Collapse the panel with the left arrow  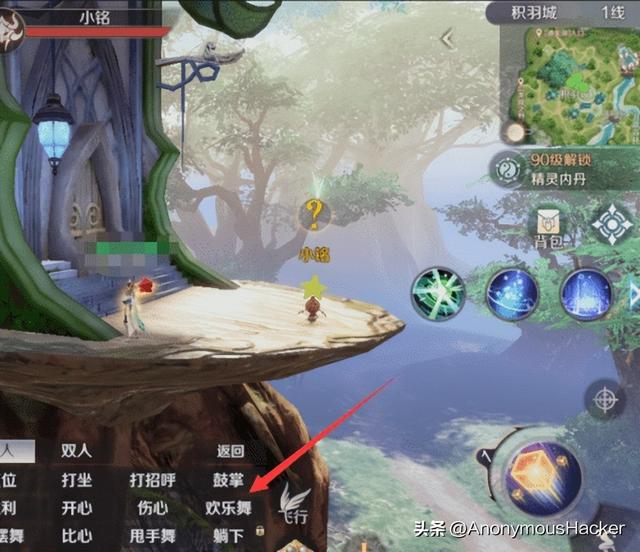click(447, 39)
